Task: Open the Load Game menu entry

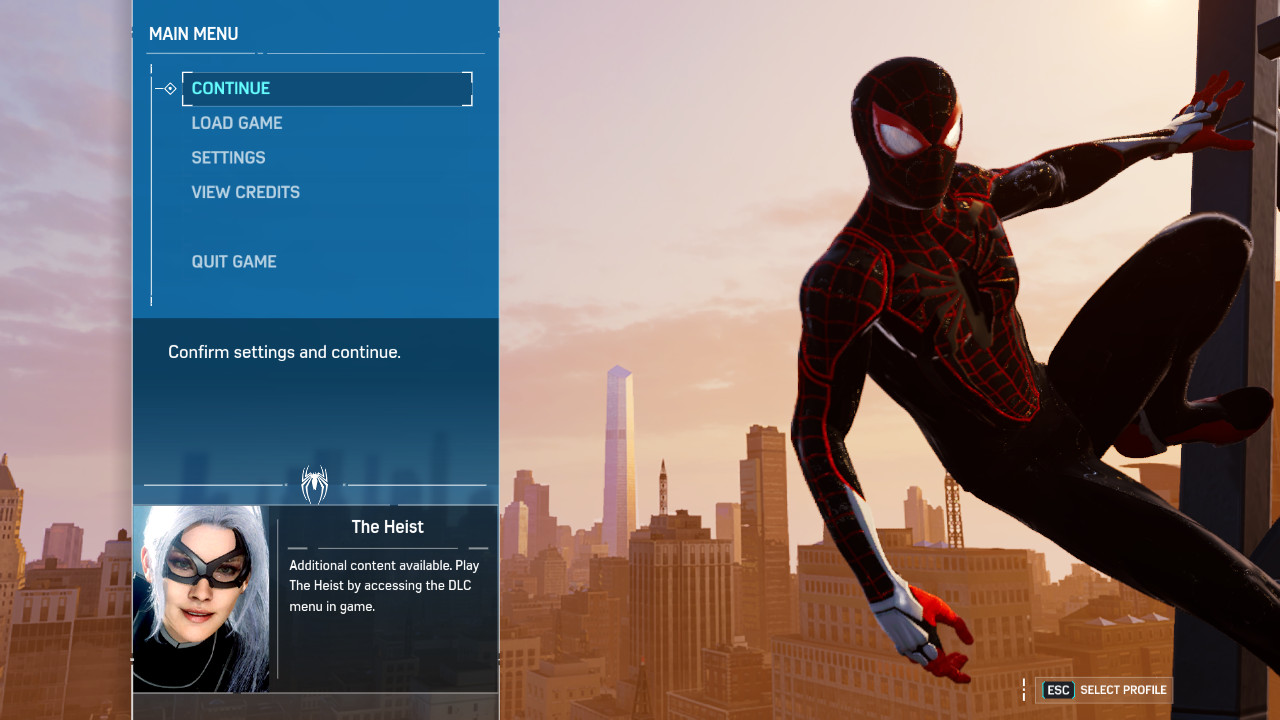Action: coord(237,122)
